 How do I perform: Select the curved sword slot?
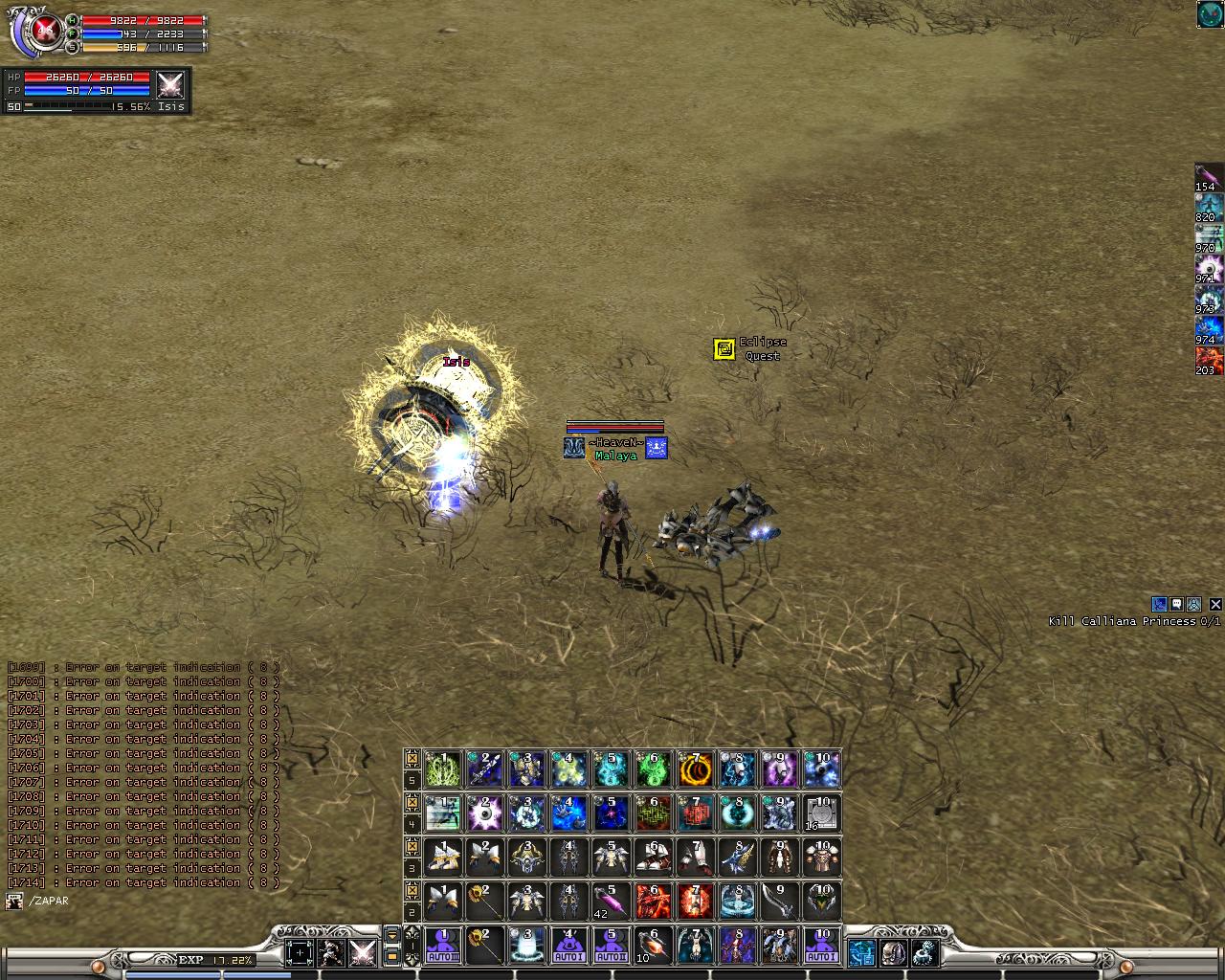[780, 901]
